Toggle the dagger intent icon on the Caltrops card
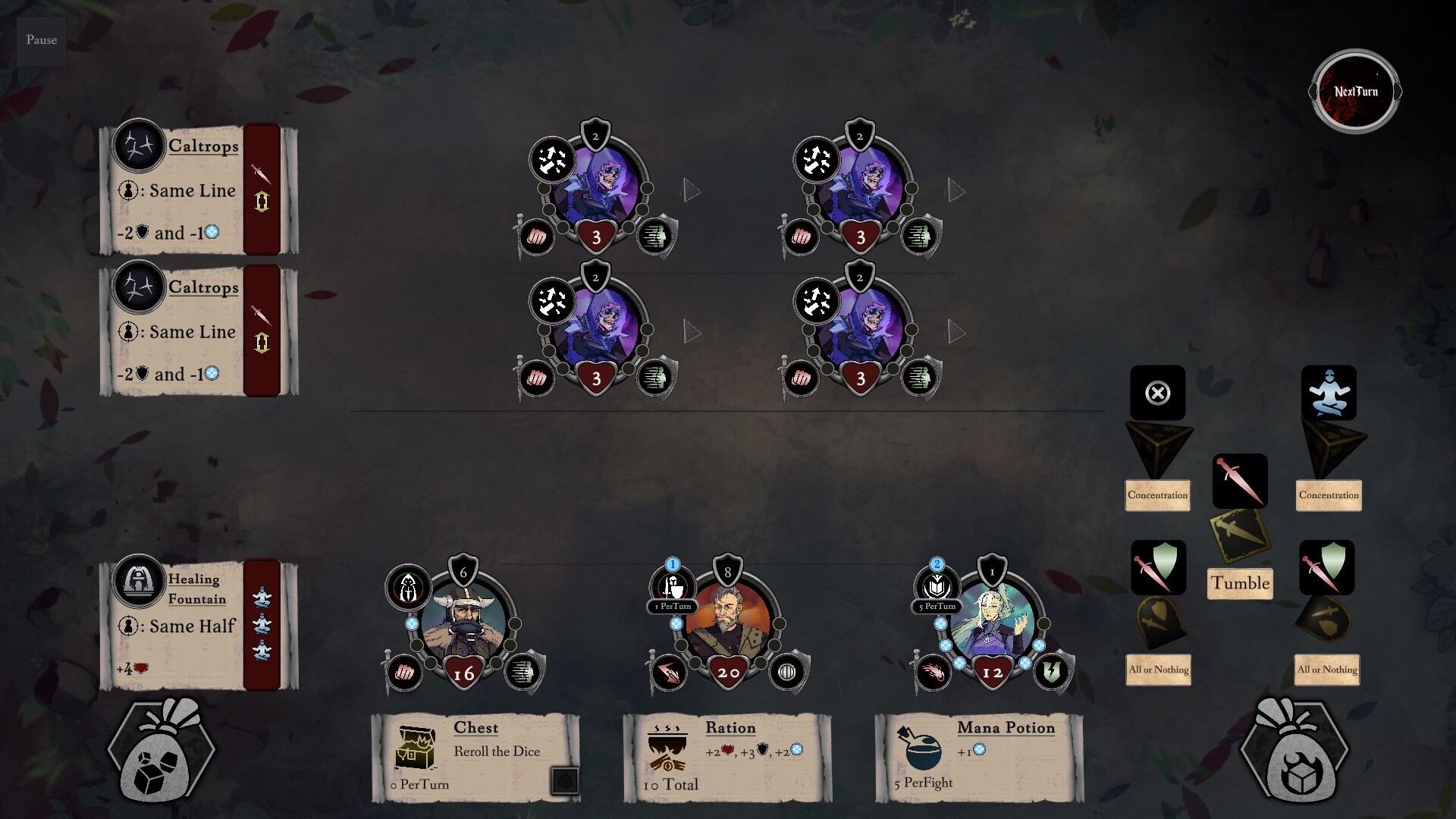 pyautogui.click(x=261, y=172)
